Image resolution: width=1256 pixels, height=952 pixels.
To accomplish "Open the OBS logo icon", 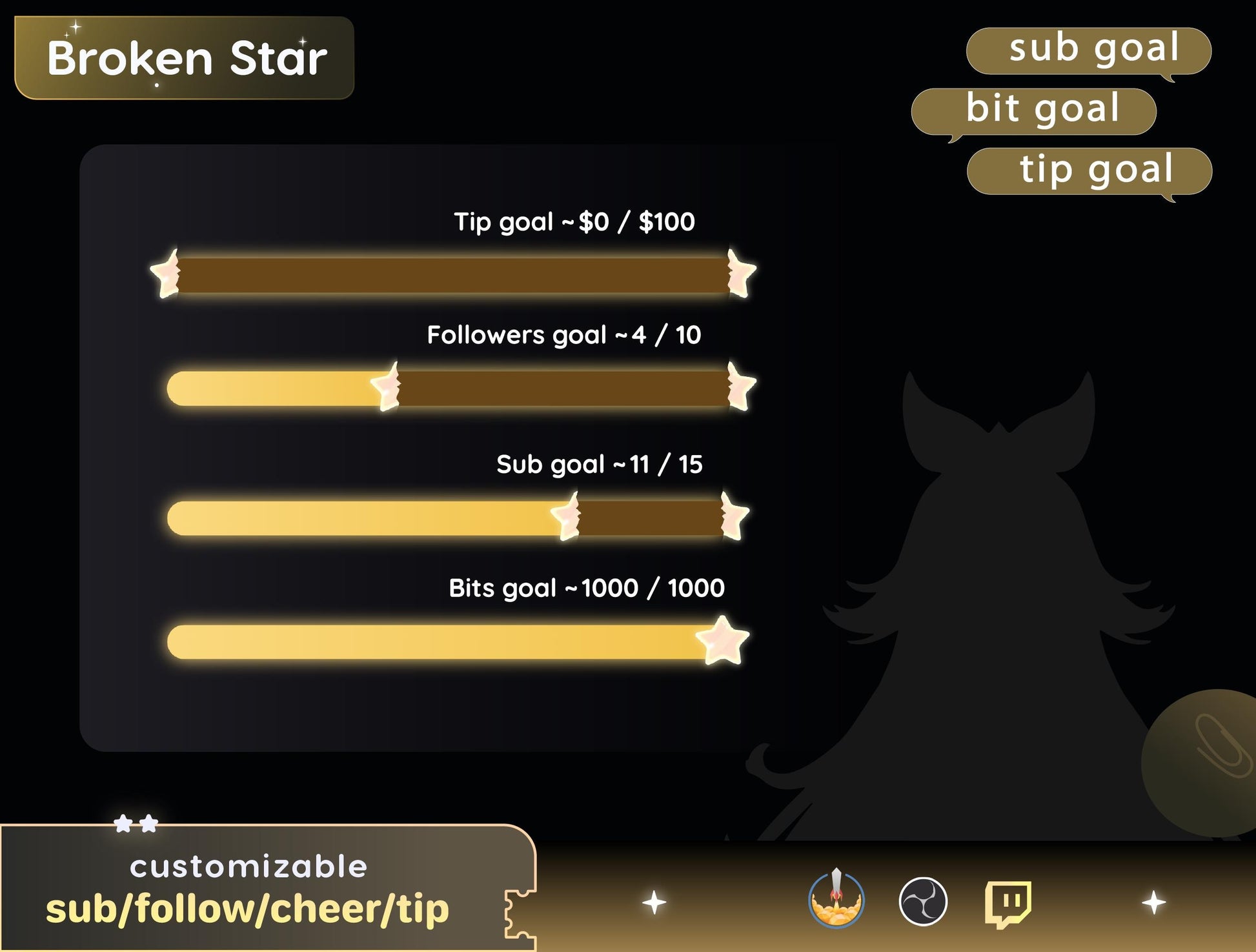I will pyautogui.click(x=923, y=901).
